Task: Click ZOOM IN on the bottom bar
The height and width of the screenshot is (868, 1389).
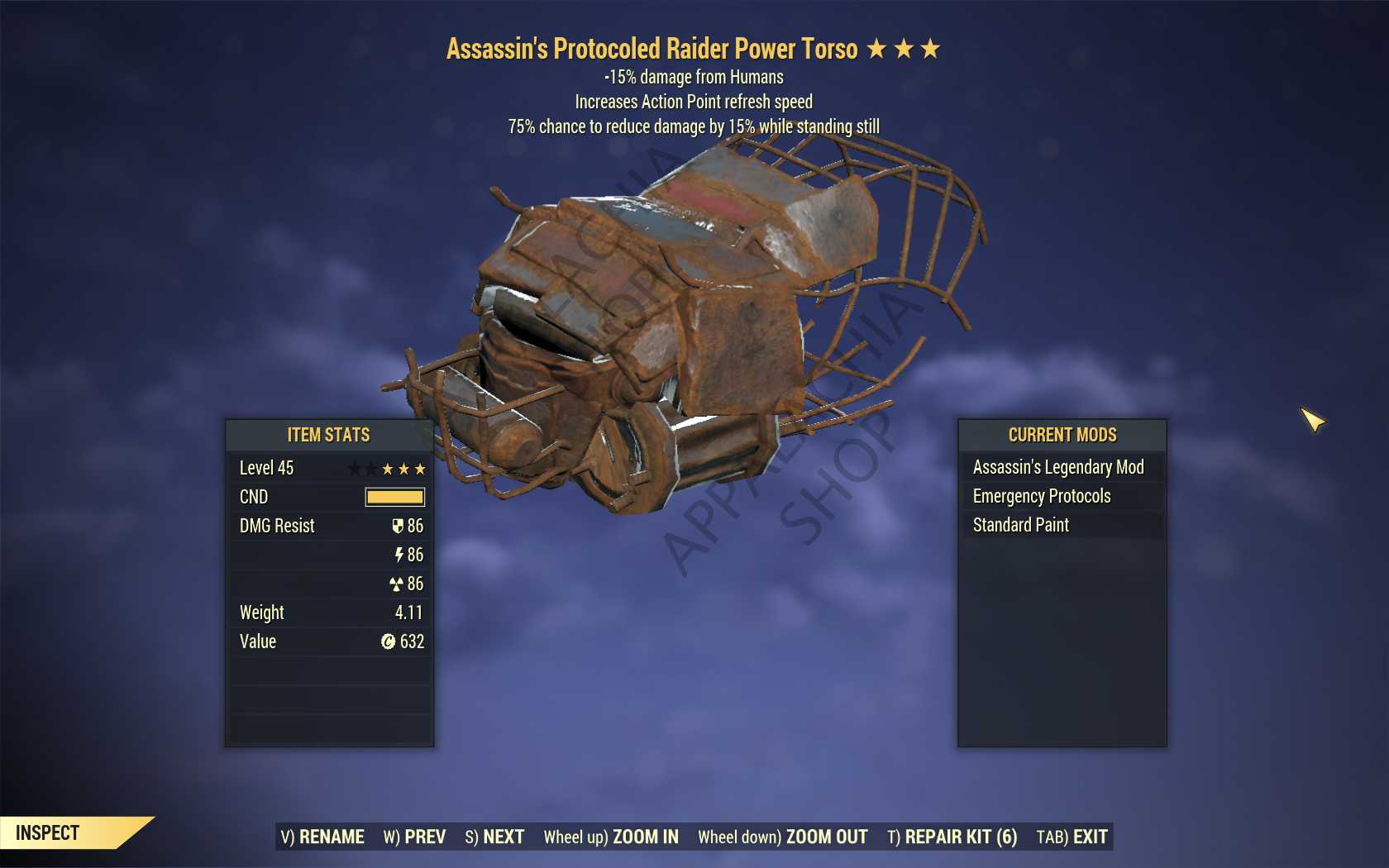Action: (x=611, y=837)
